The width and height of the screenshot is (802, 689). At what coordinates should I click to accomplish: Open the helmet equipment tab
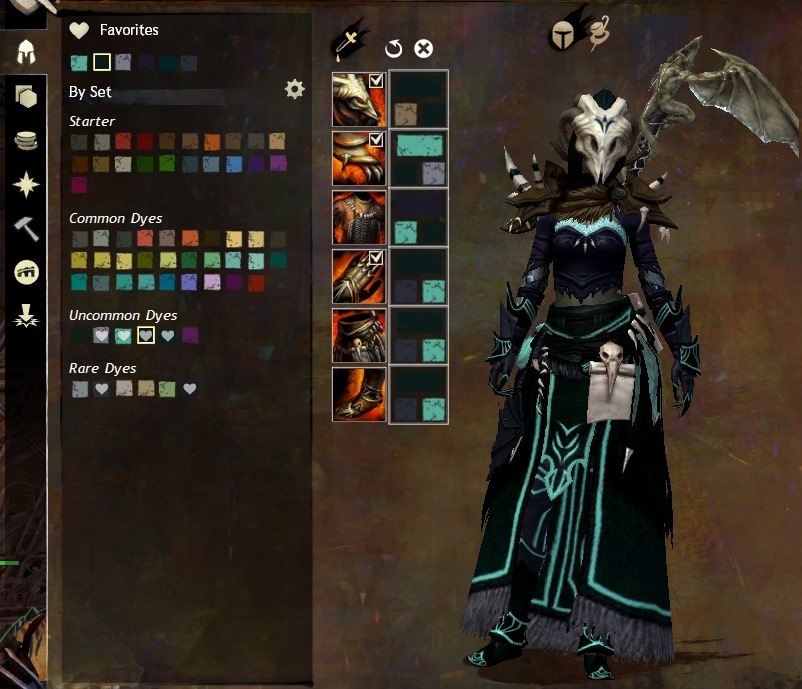[27, 52]
